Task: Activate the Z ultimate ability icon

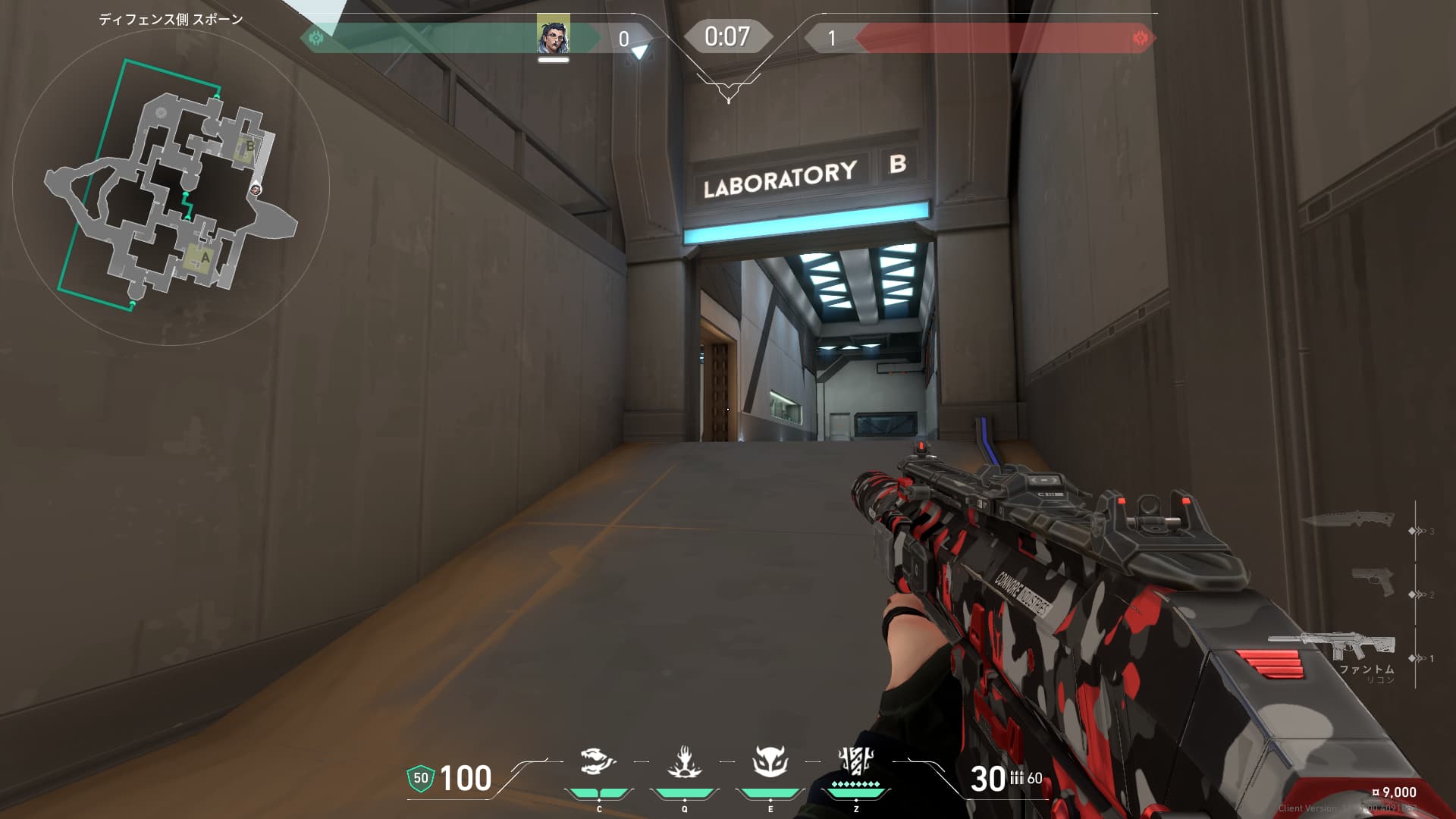Action: click(x=856, y=760)
